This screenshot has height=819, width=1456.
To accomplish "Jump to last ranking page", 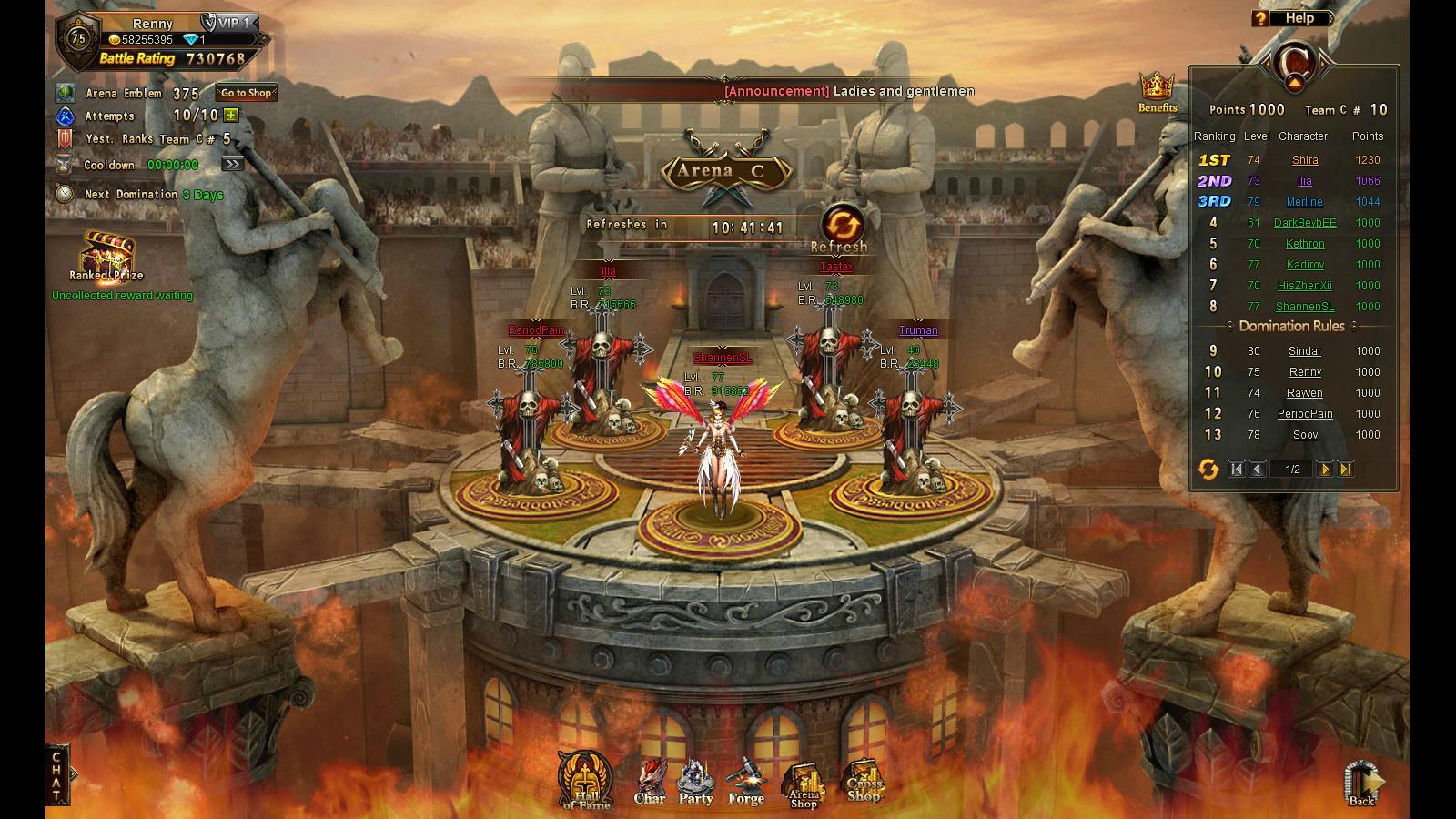I will [1346, 470].
